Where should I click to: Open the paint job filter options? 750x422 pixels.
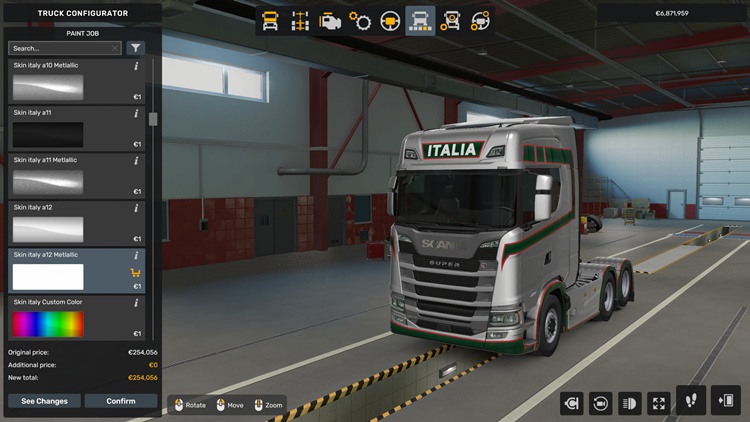tap(136, 48)
